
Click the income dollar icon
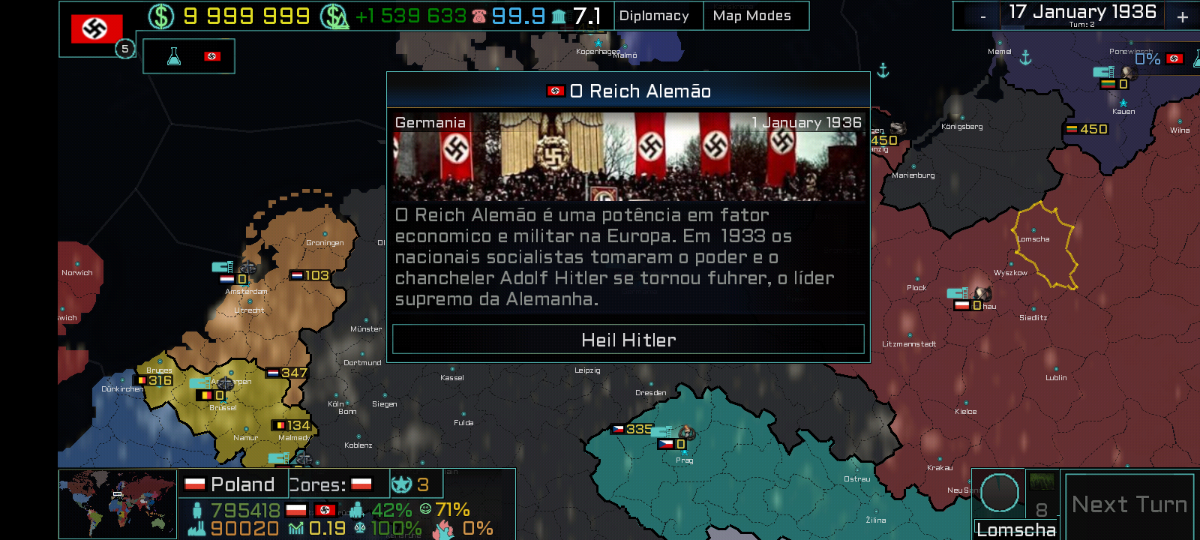[x=335, y=16]
